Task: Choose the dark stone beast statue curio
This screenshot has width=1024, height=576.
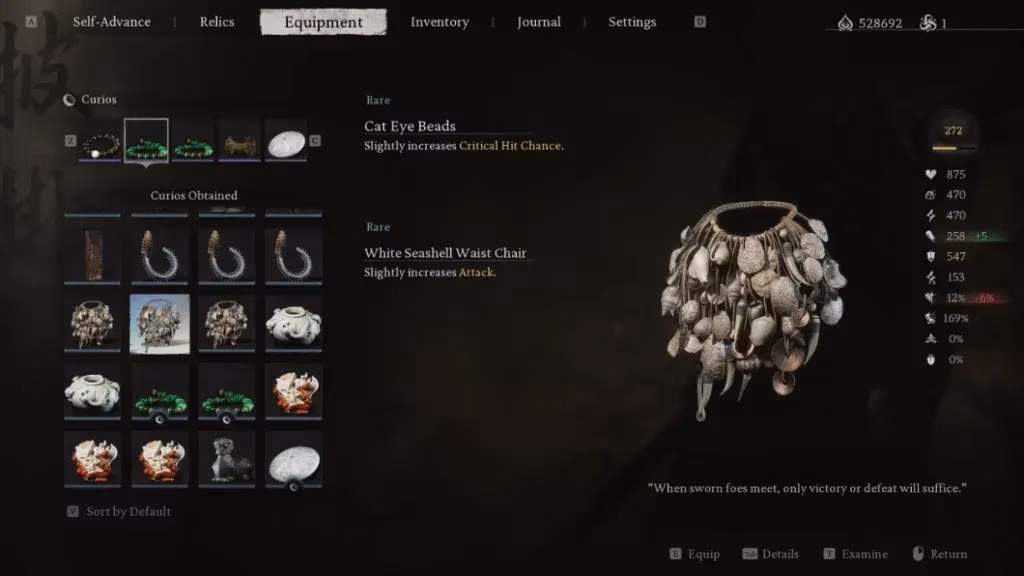Action: tap(226, 457)
